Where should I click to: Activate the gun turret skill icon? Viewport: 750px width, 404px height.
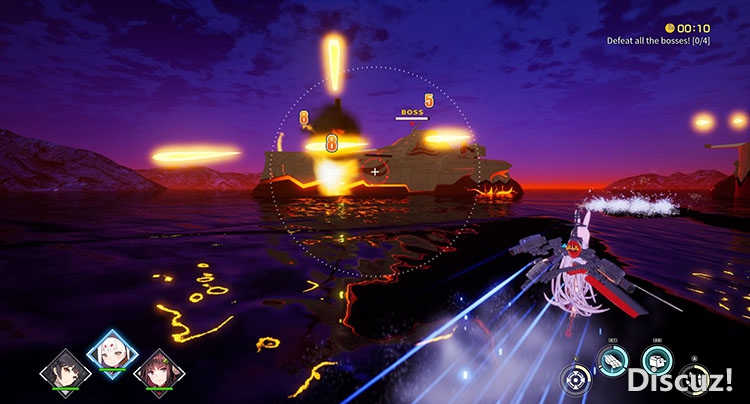(x=658, y=360)
